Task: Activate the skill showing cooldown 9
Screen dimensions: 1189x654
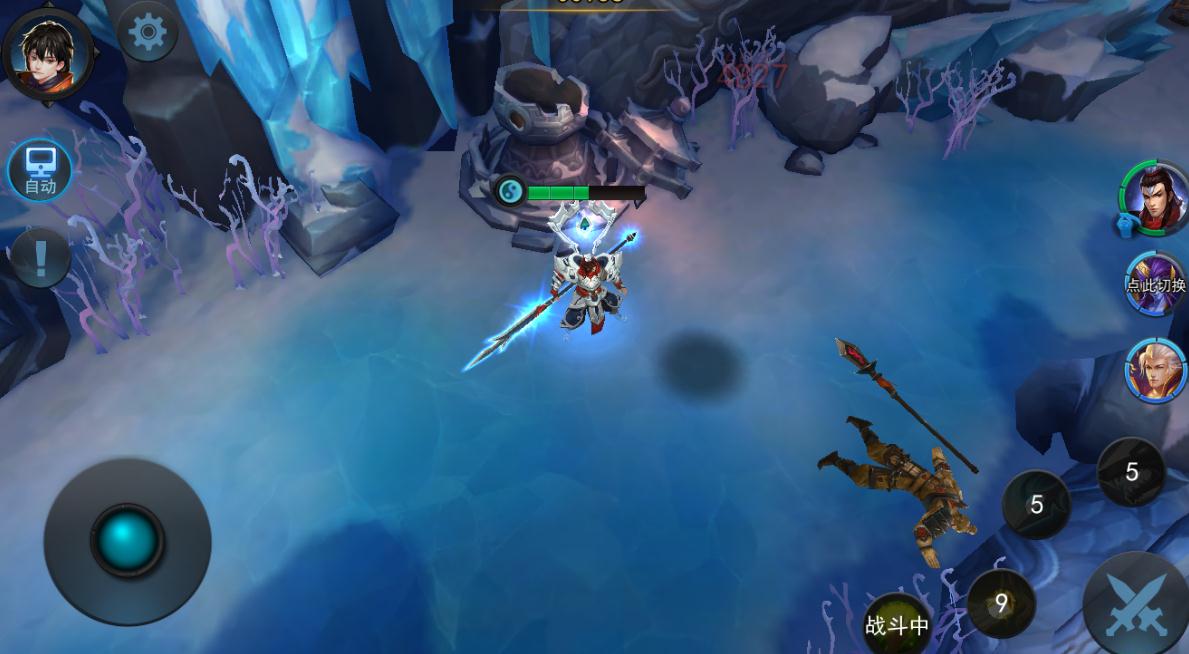Action: 1000,603
